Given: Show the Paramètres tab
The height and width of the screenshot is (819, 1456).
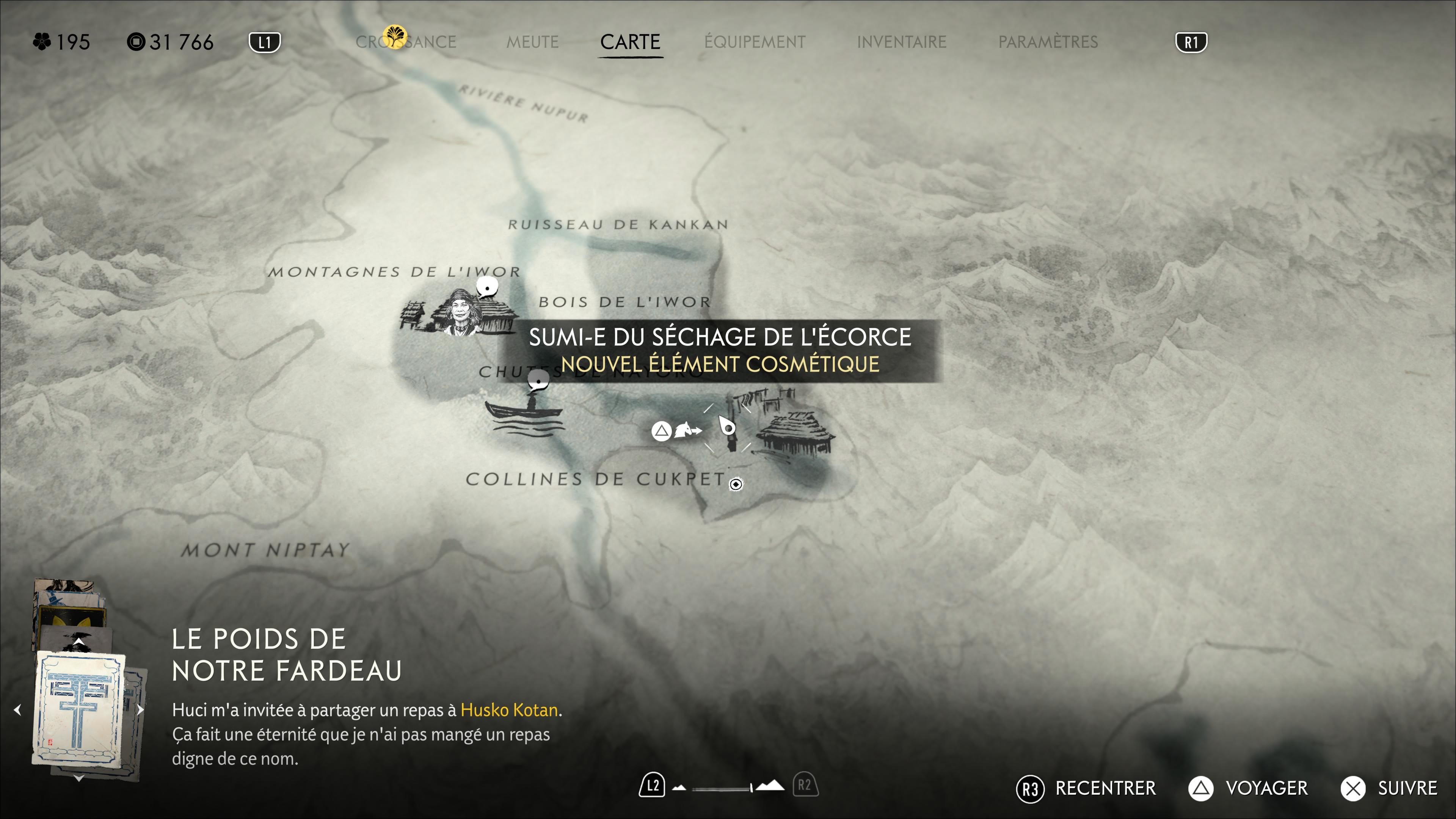Looking at the screenshot, I should 1048,42.
